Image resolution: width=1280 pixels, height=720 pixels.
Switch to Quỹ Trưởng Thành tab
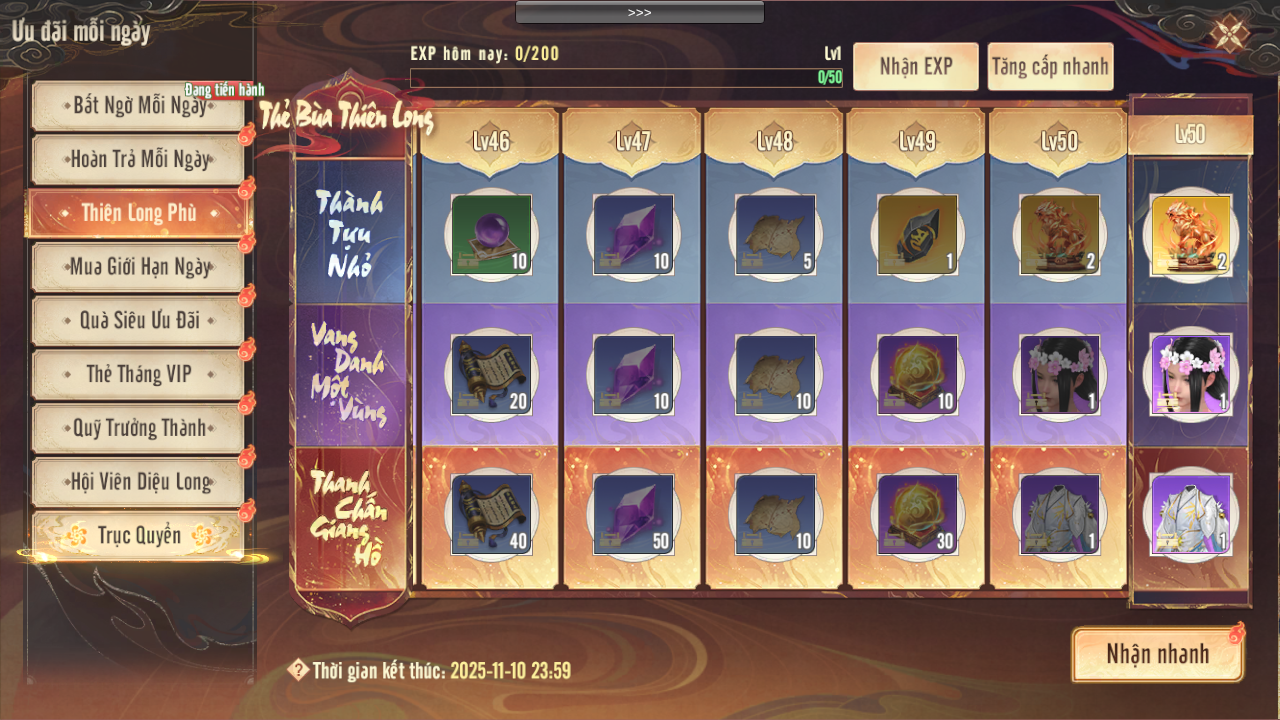click(x=138, y=428)
